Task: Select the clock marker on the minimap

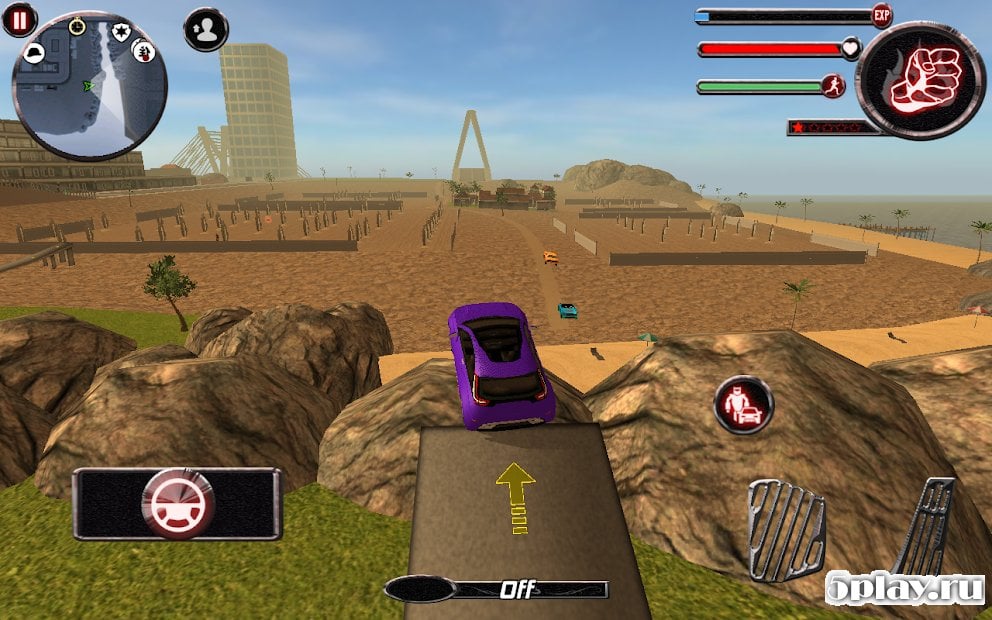Action: click(77, 26)
